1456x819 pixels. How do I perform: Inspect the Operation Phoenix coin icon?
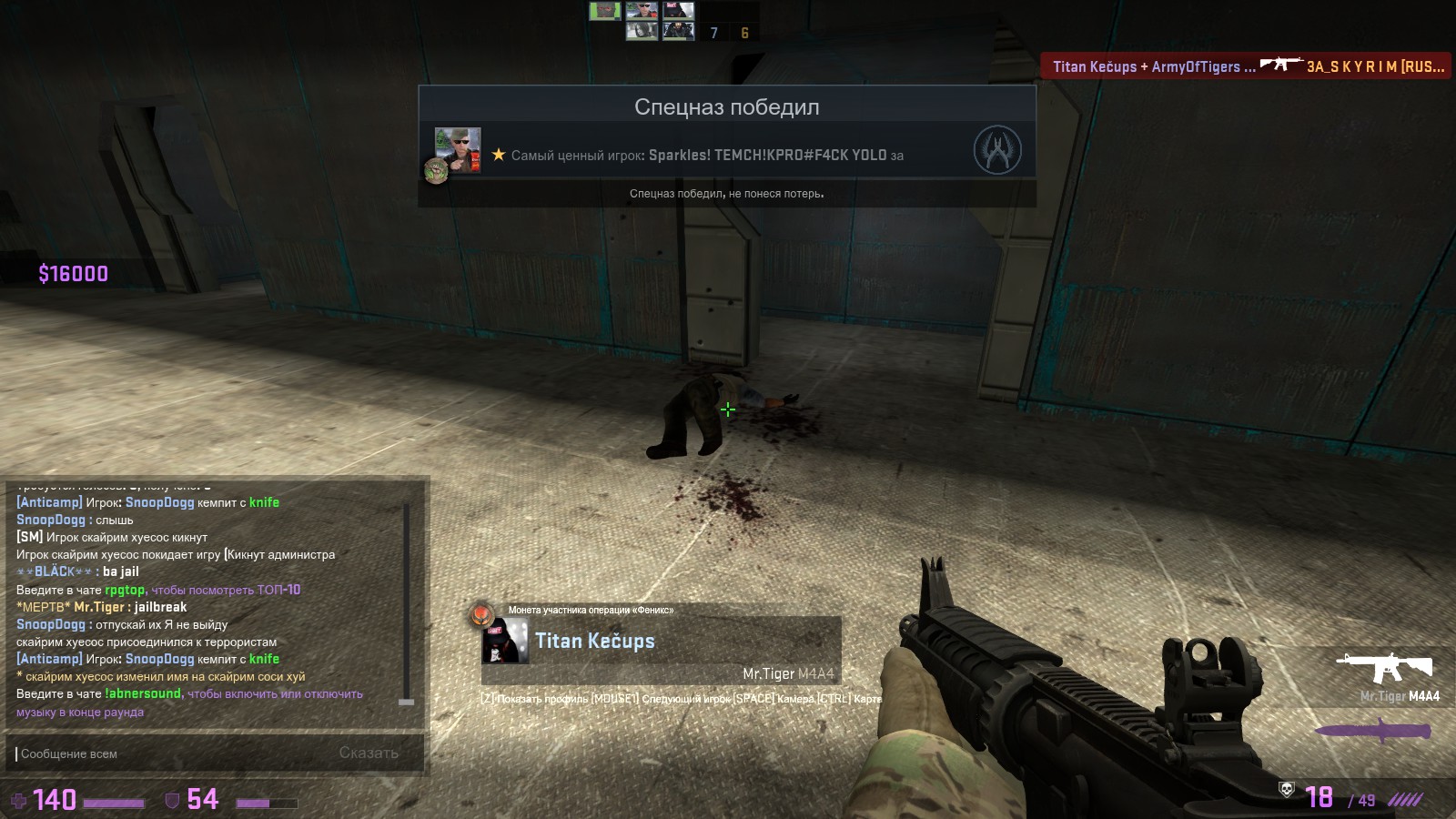(x=481, y=615)
